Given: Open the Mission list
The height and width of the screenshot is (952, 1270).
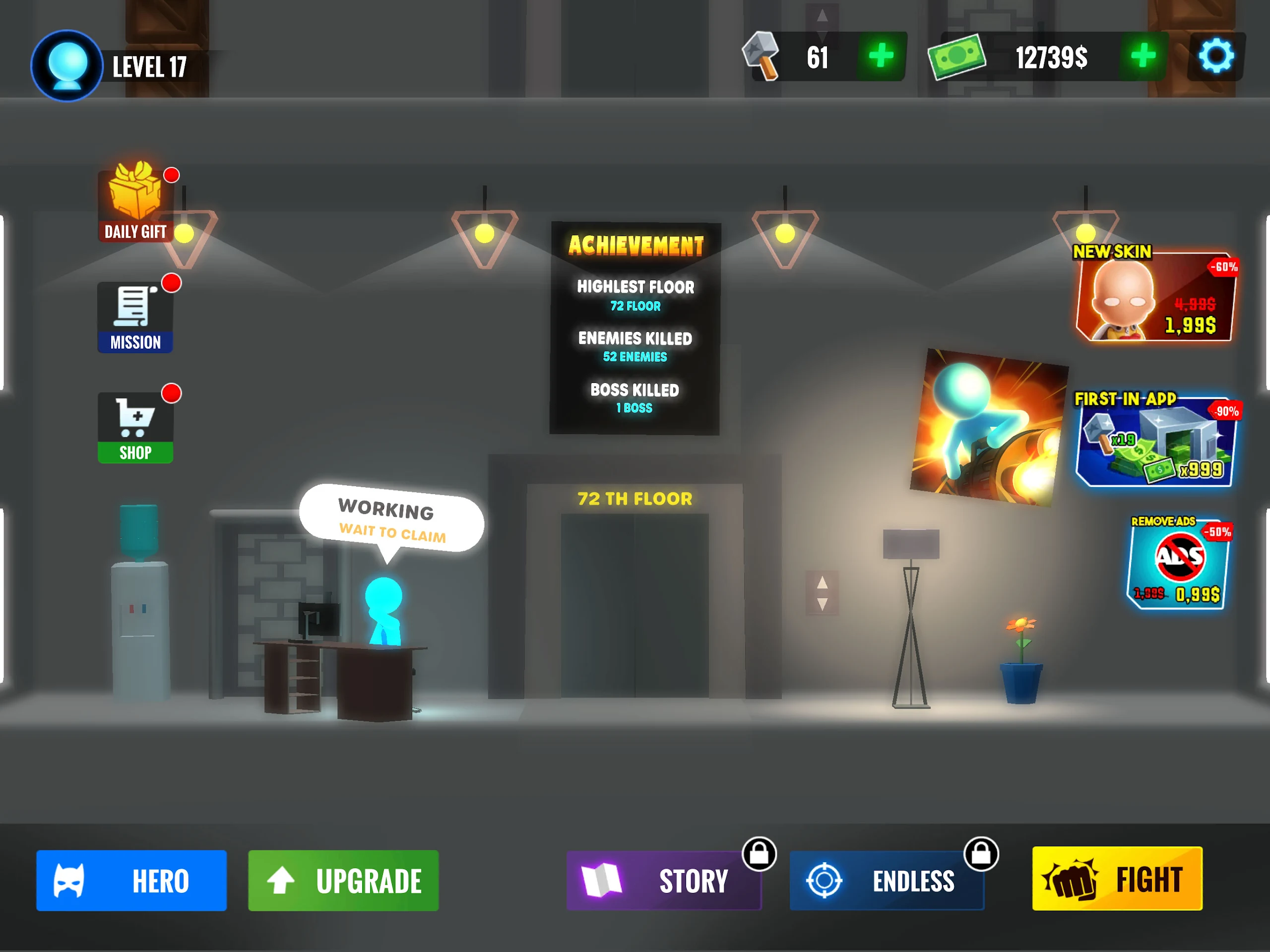Looking at the screenshot, I should [x=135, y=317].
